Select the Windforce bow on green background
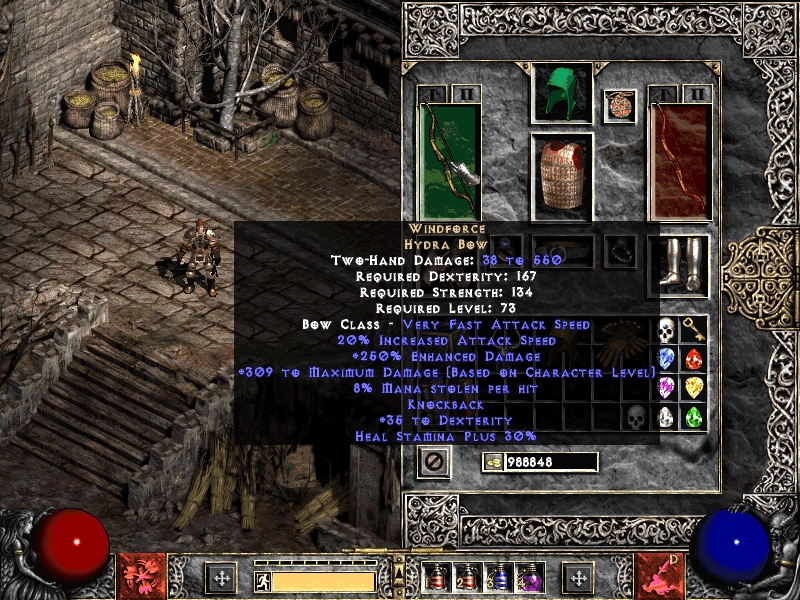This screenshot has width=800, height=600. click(451, 162)
